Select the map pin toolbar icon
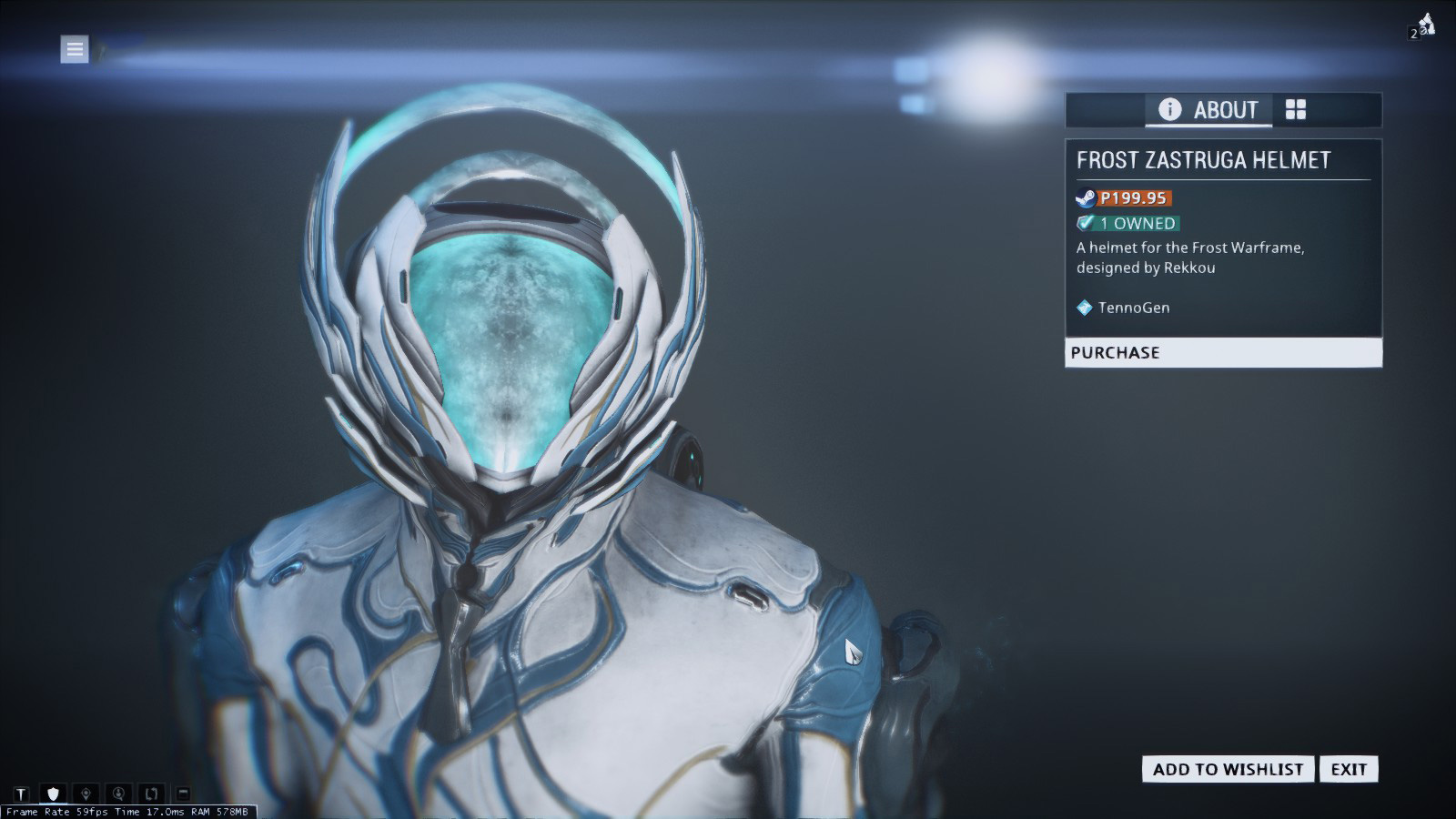Viewport: 1456px width, 819px height. (86, 794)
